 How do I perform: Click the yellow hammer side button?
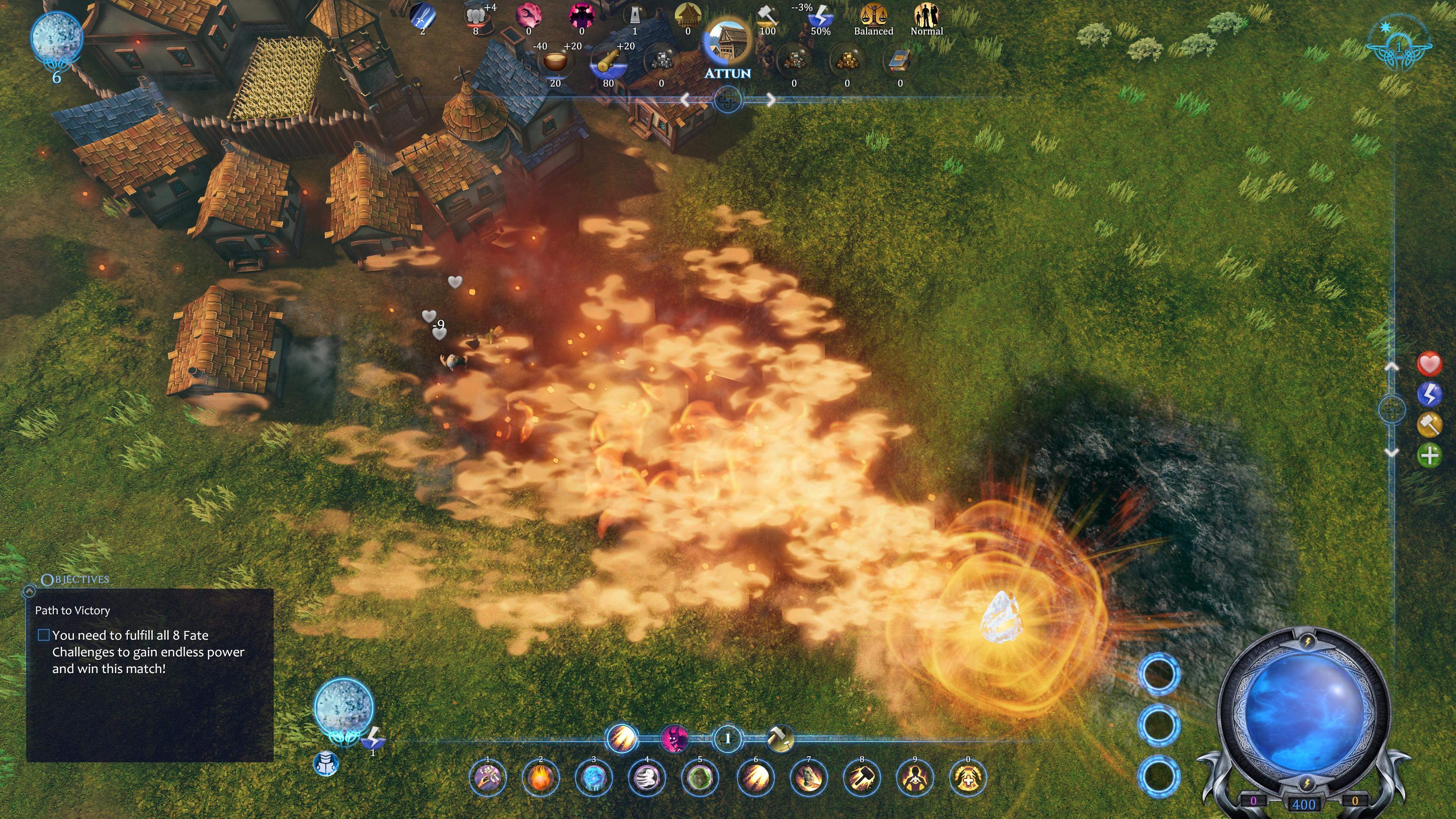click(1429, 425)
